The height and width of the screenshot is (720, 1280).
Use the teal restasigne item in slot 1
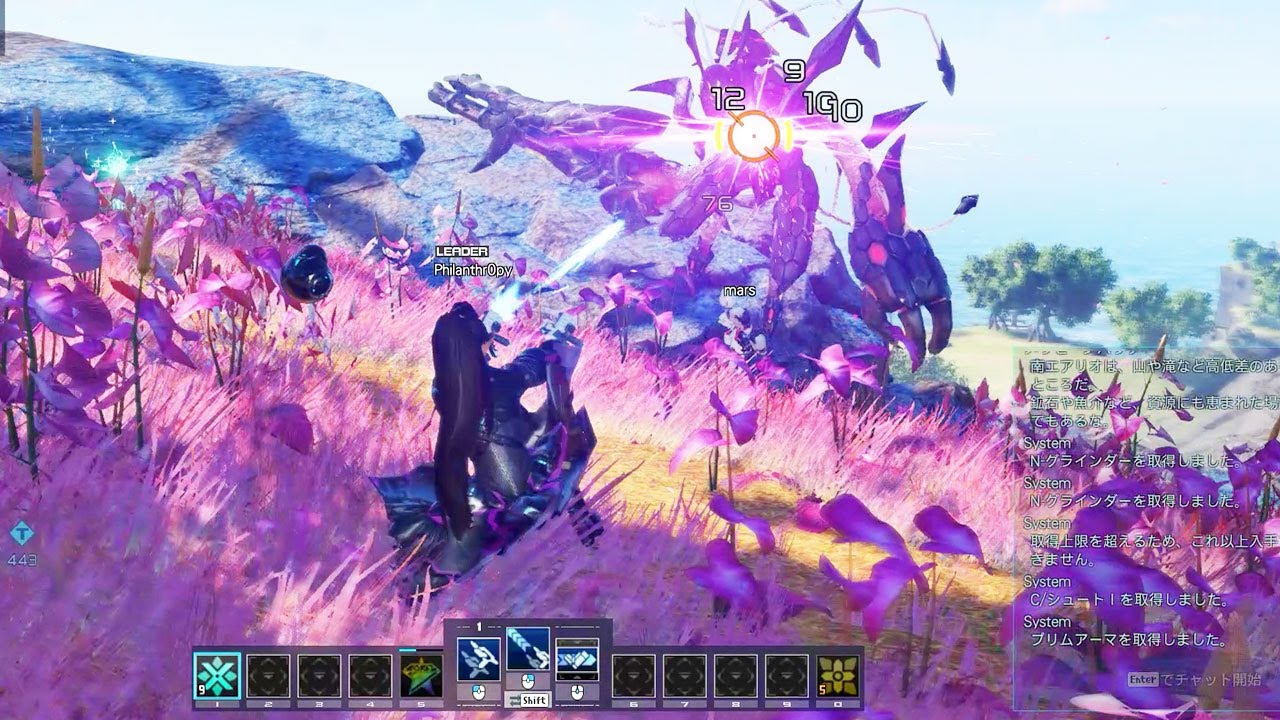[x=217, y=676]
